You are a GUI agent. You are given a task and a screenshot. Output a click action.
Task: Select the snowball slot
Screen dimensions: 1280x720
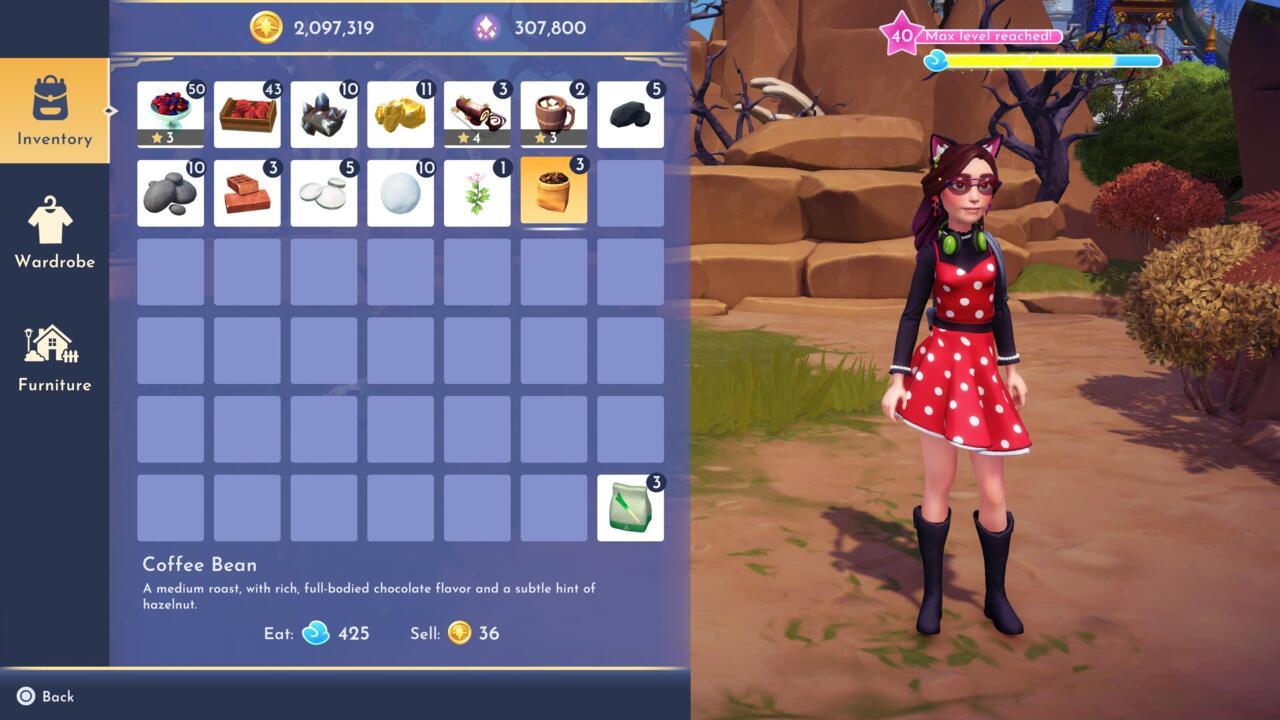[400, 193]
